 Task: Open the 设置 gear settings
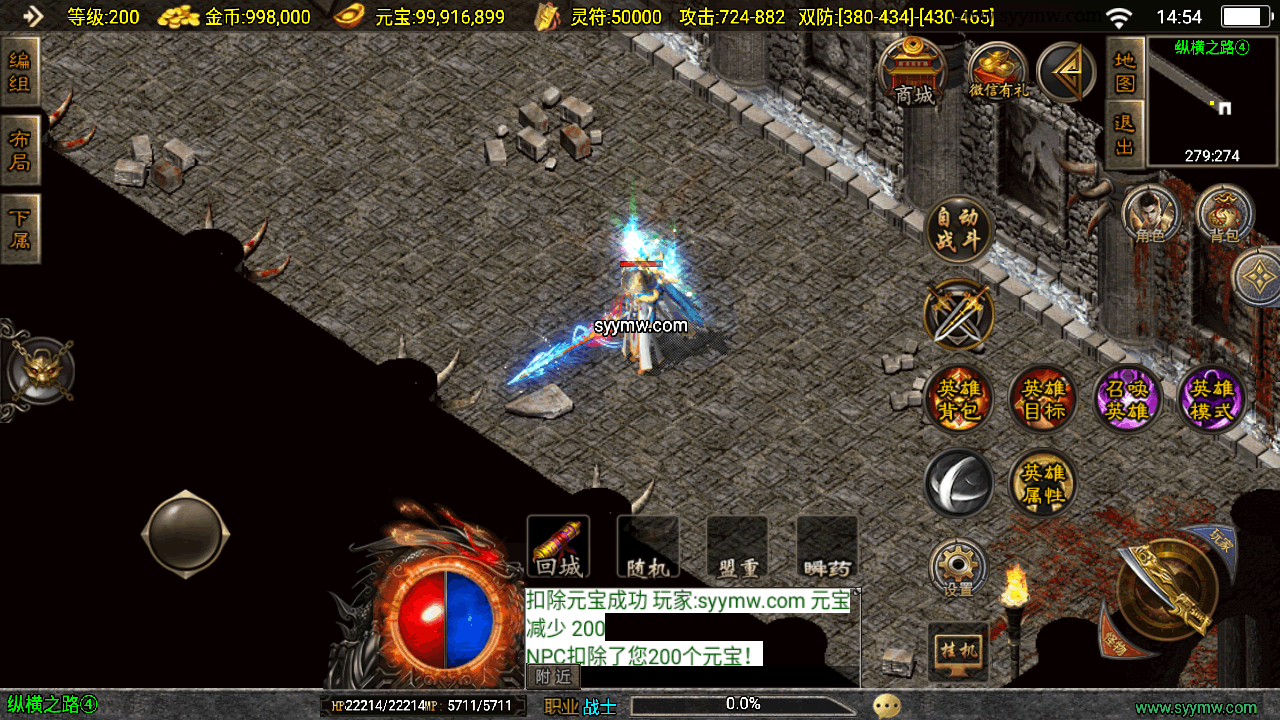958,570
